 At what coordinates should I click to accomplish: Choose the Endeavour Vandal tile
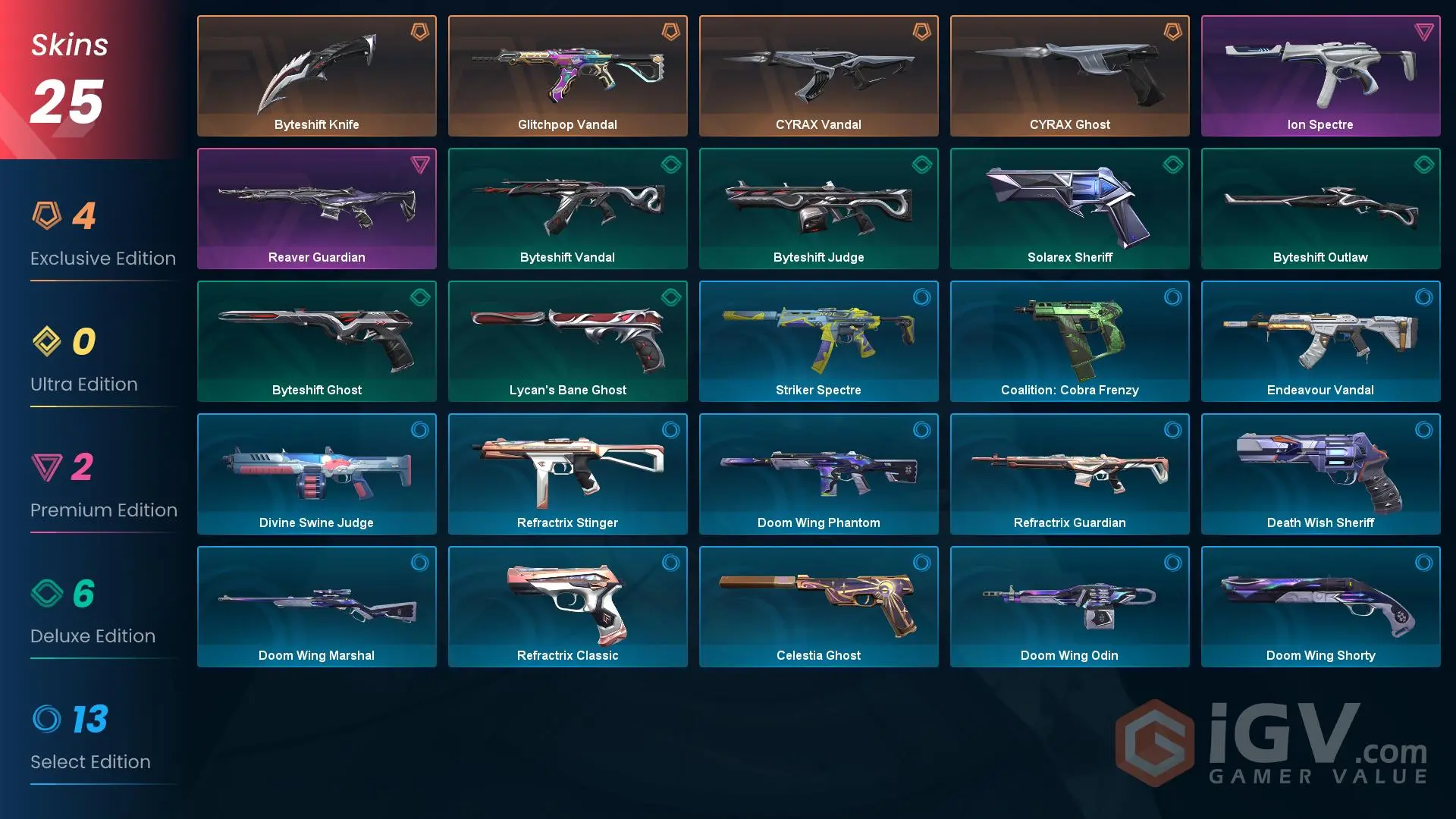(1320, 341)
